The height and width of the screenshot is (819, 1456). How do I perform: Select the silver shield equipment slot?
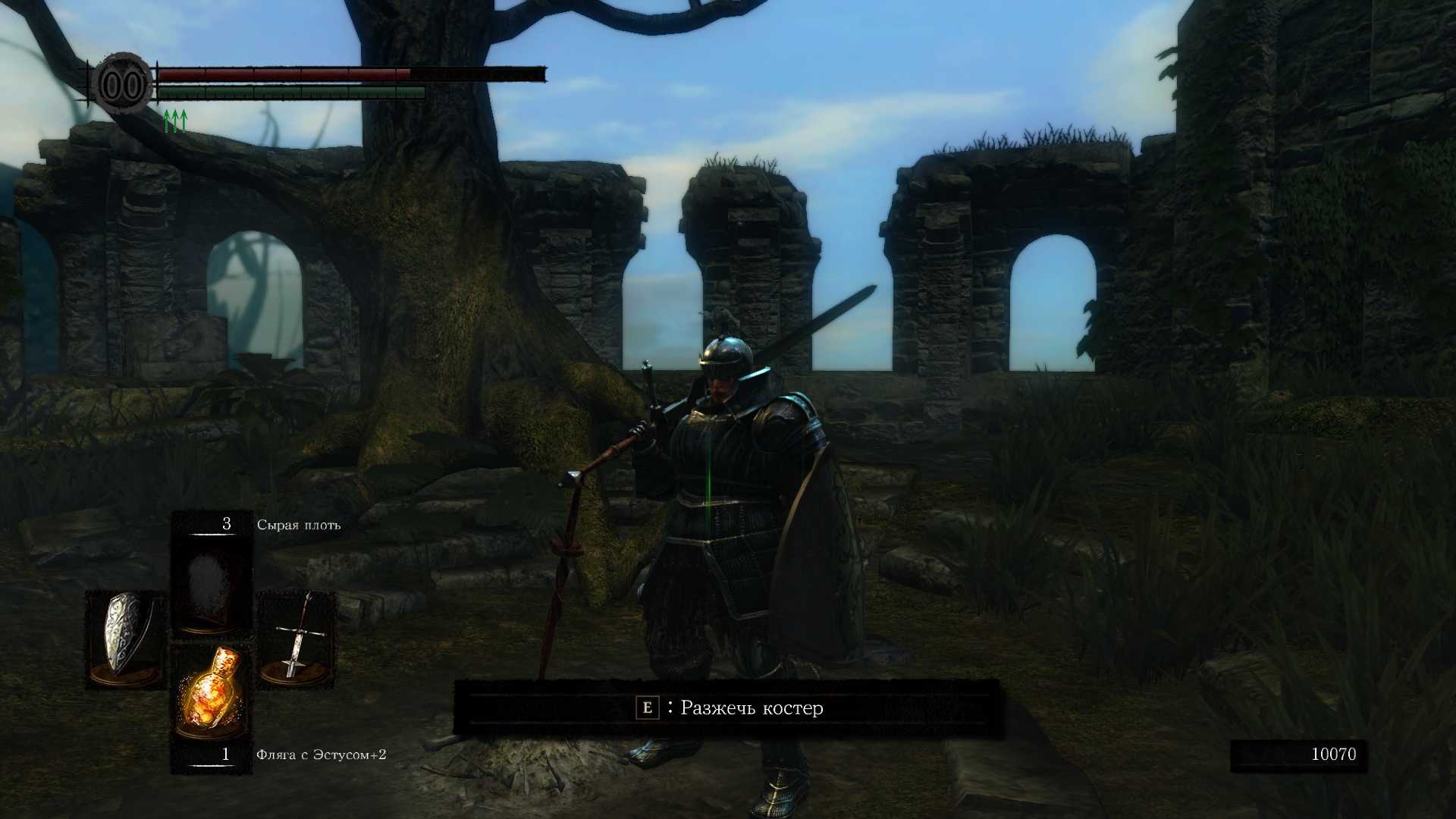[x=126, y=639]
